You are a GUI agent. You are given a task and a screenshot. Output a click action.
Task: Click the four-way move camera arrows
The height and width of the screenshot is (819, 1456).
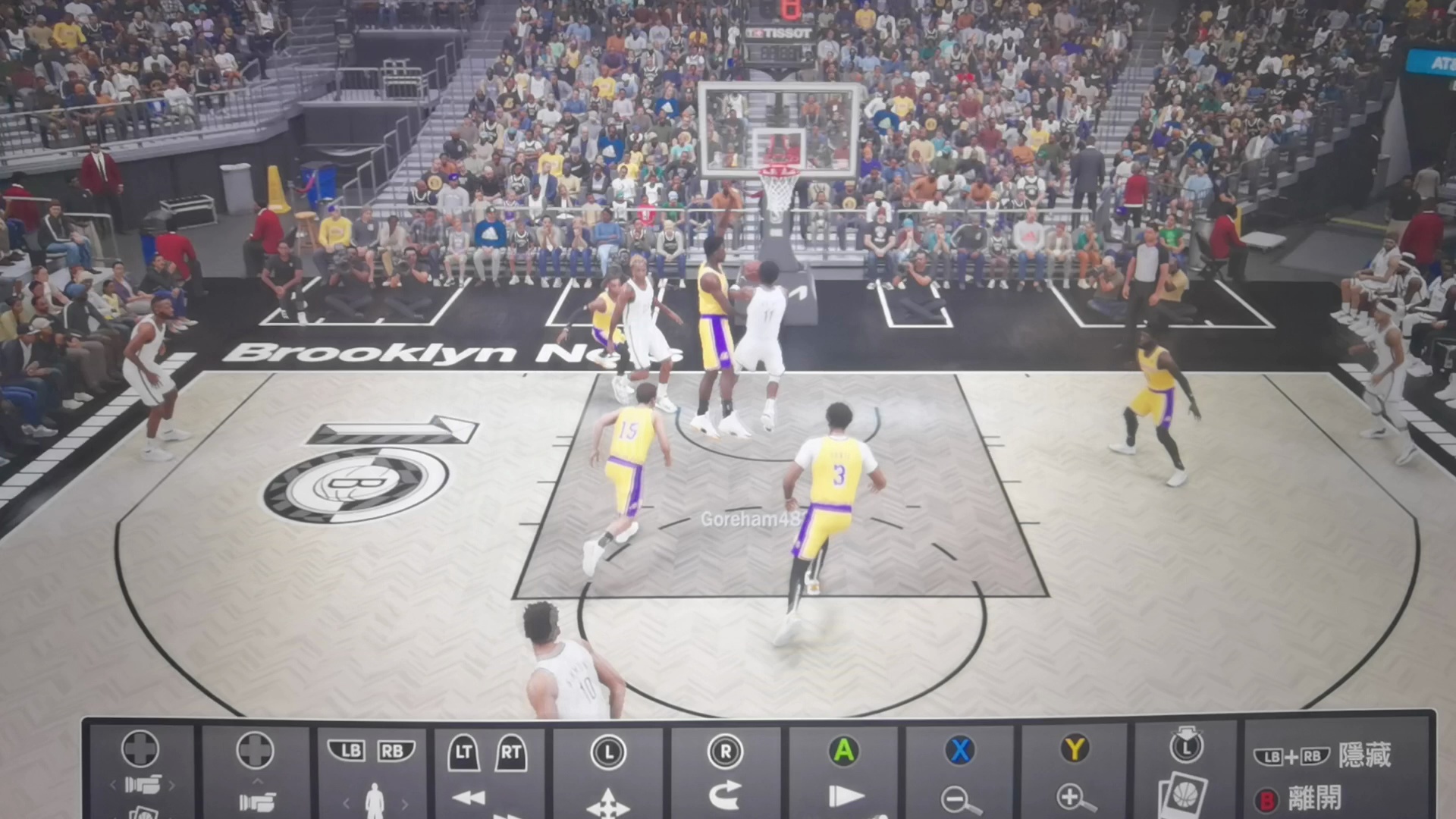[607, 803]
